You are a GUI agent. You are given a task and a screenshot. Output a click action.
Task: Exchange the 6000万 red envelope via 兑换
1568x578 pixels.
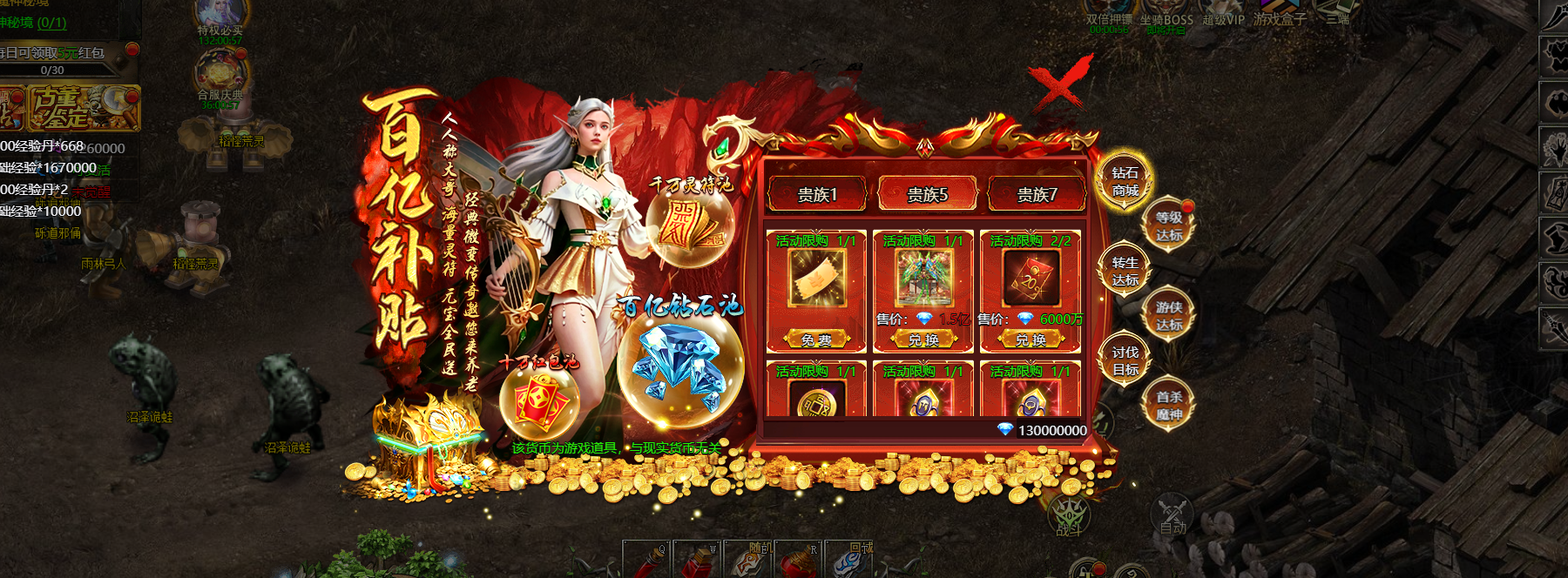(1031, 339)
